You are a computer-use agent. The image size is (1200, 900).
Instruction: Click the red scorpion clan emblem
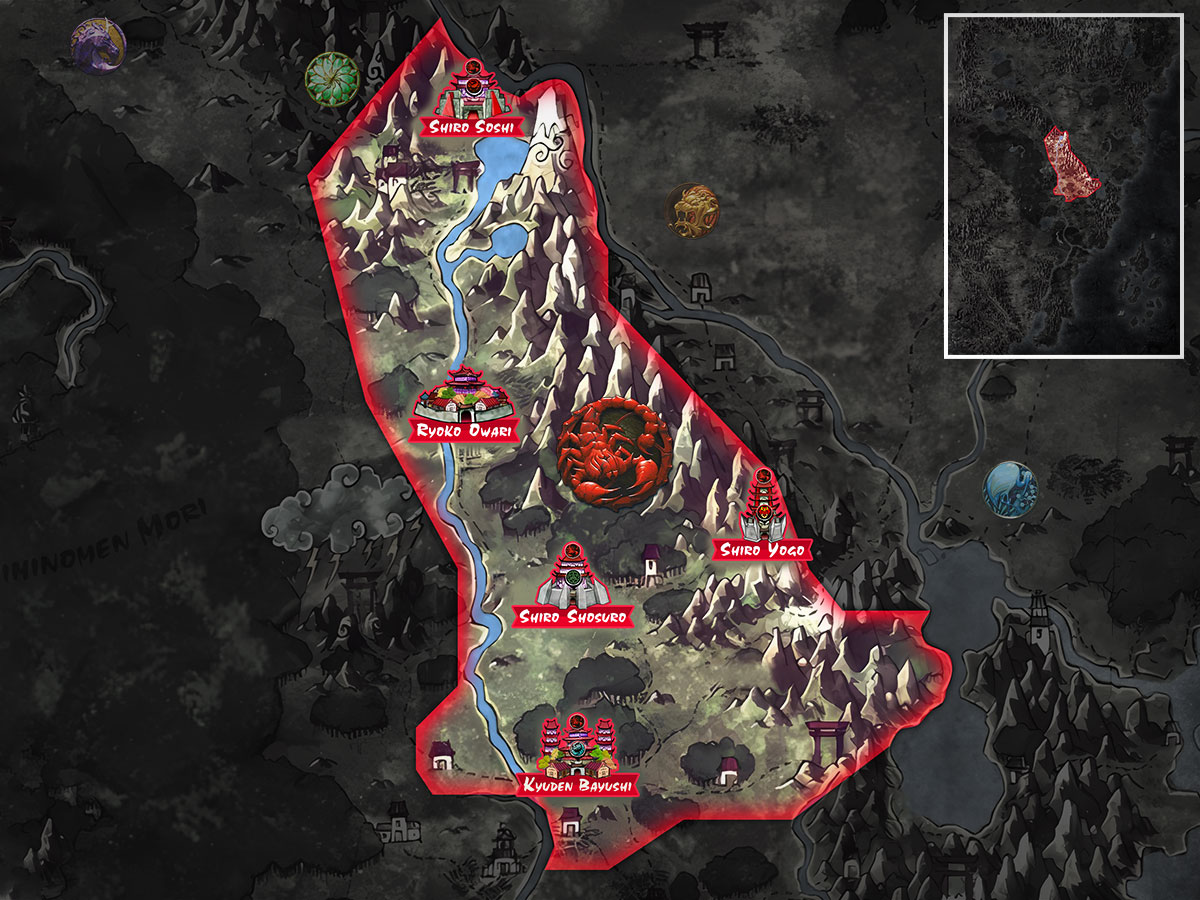coord(612,451)
